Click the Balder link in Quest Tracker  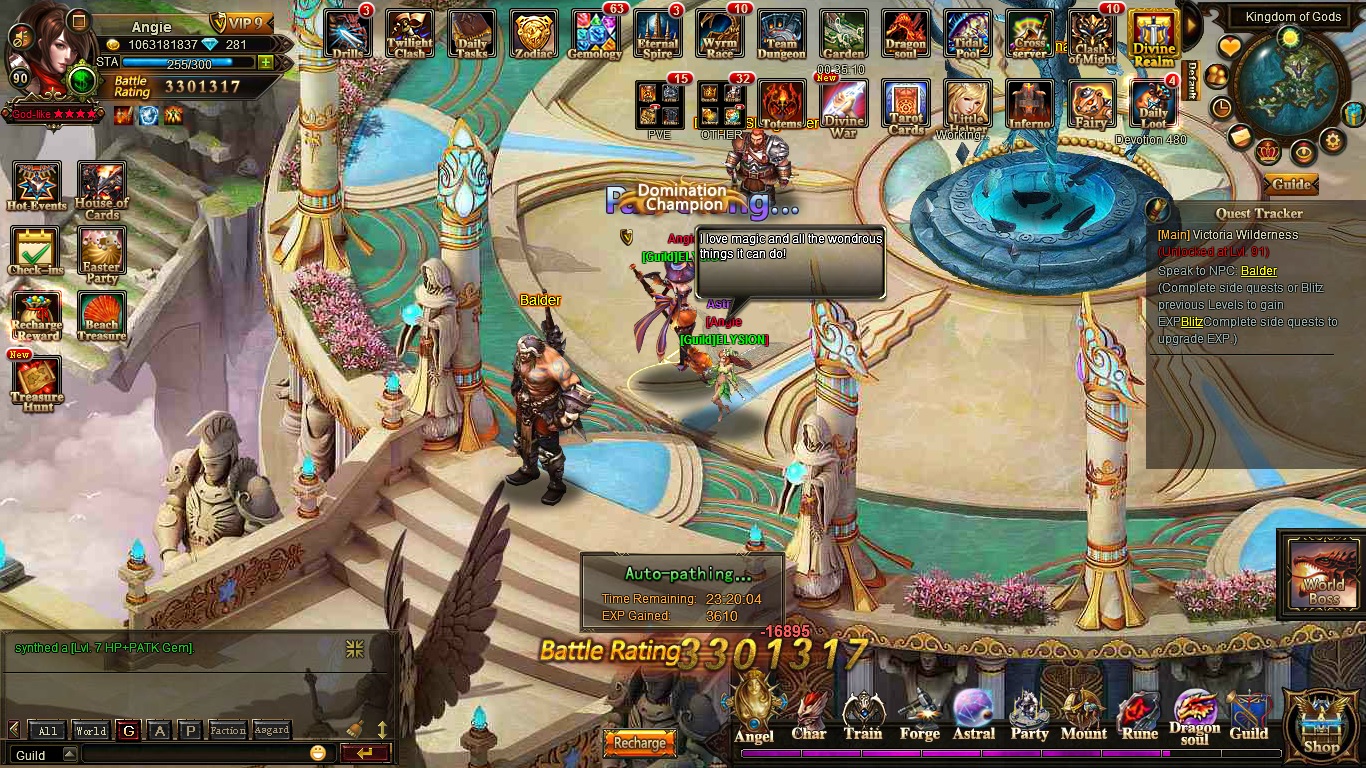[1258, 271]
